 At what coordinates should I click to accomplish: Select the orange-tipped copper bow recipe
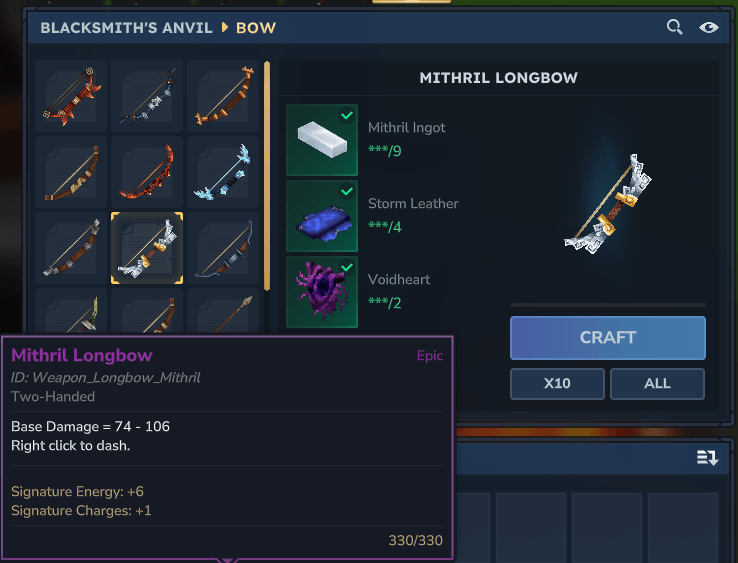pyautogui.click(x=223, y=96)
